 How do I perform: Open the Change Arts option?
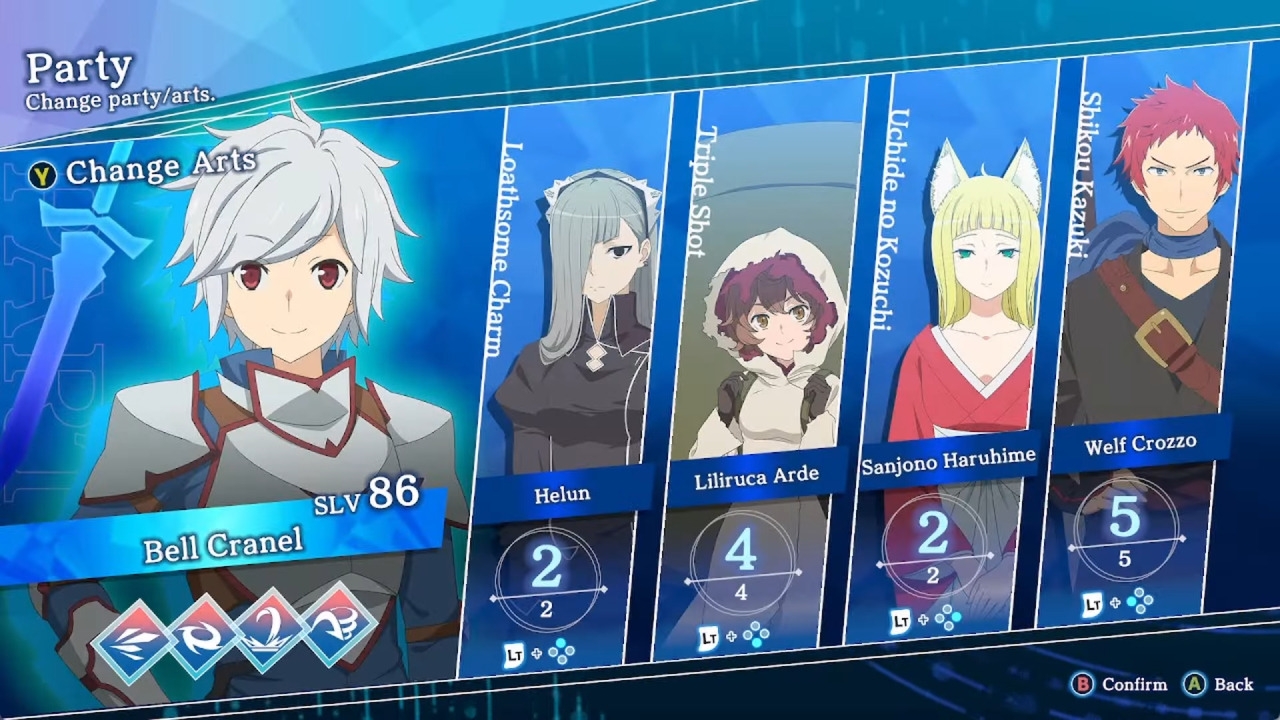[145, 171]
